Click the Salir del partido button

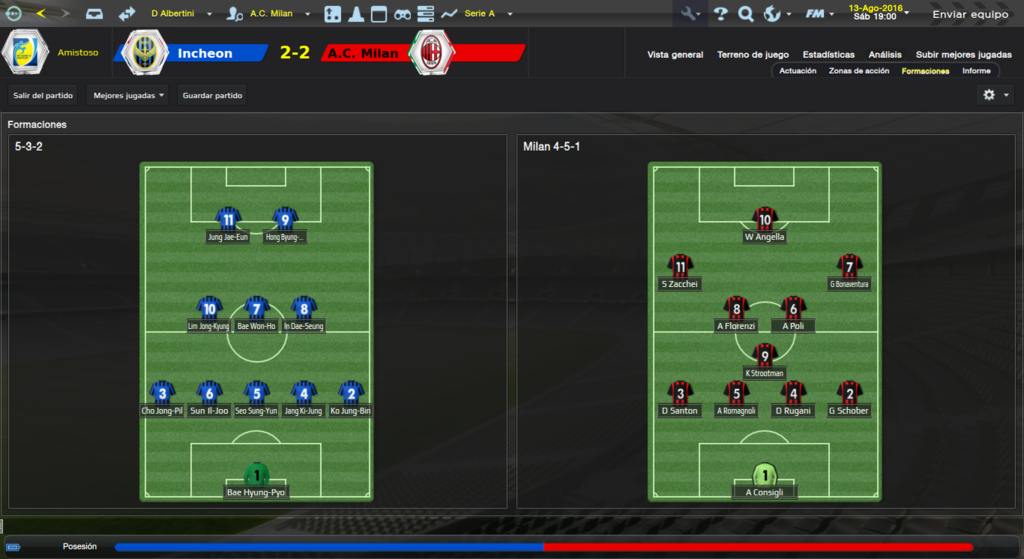[42, 95]
